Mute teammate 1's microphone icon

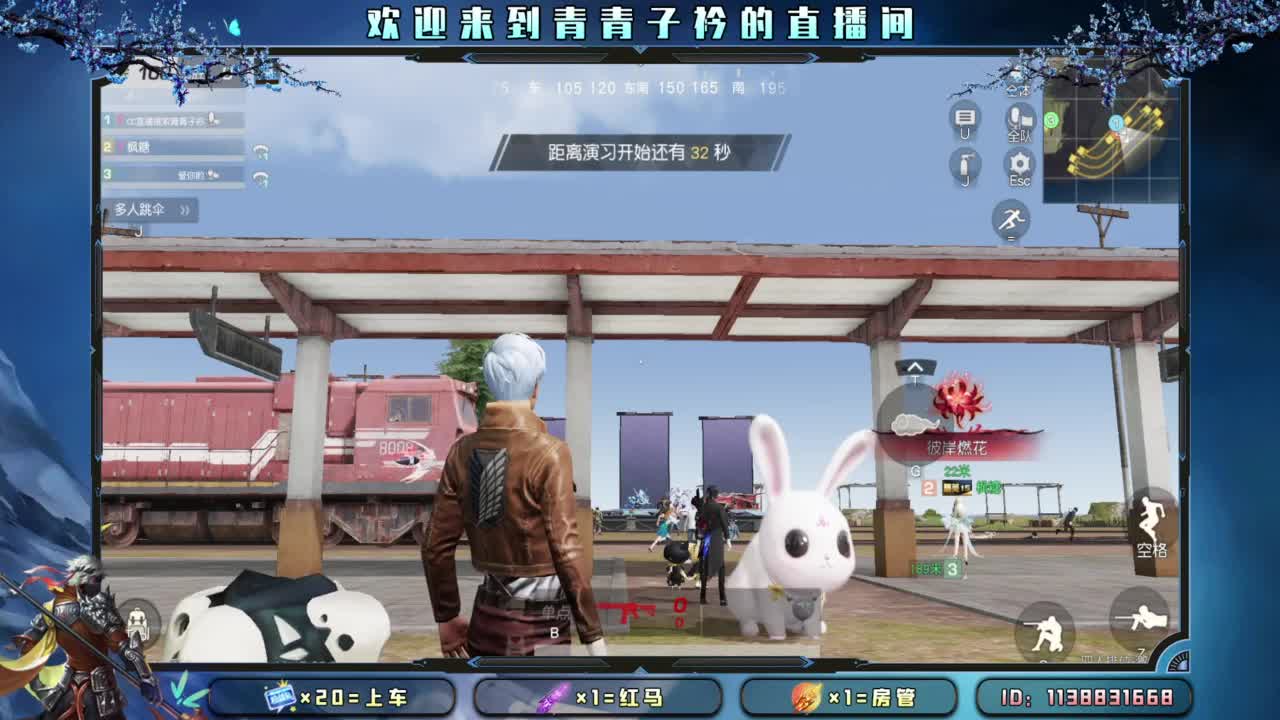210,120
